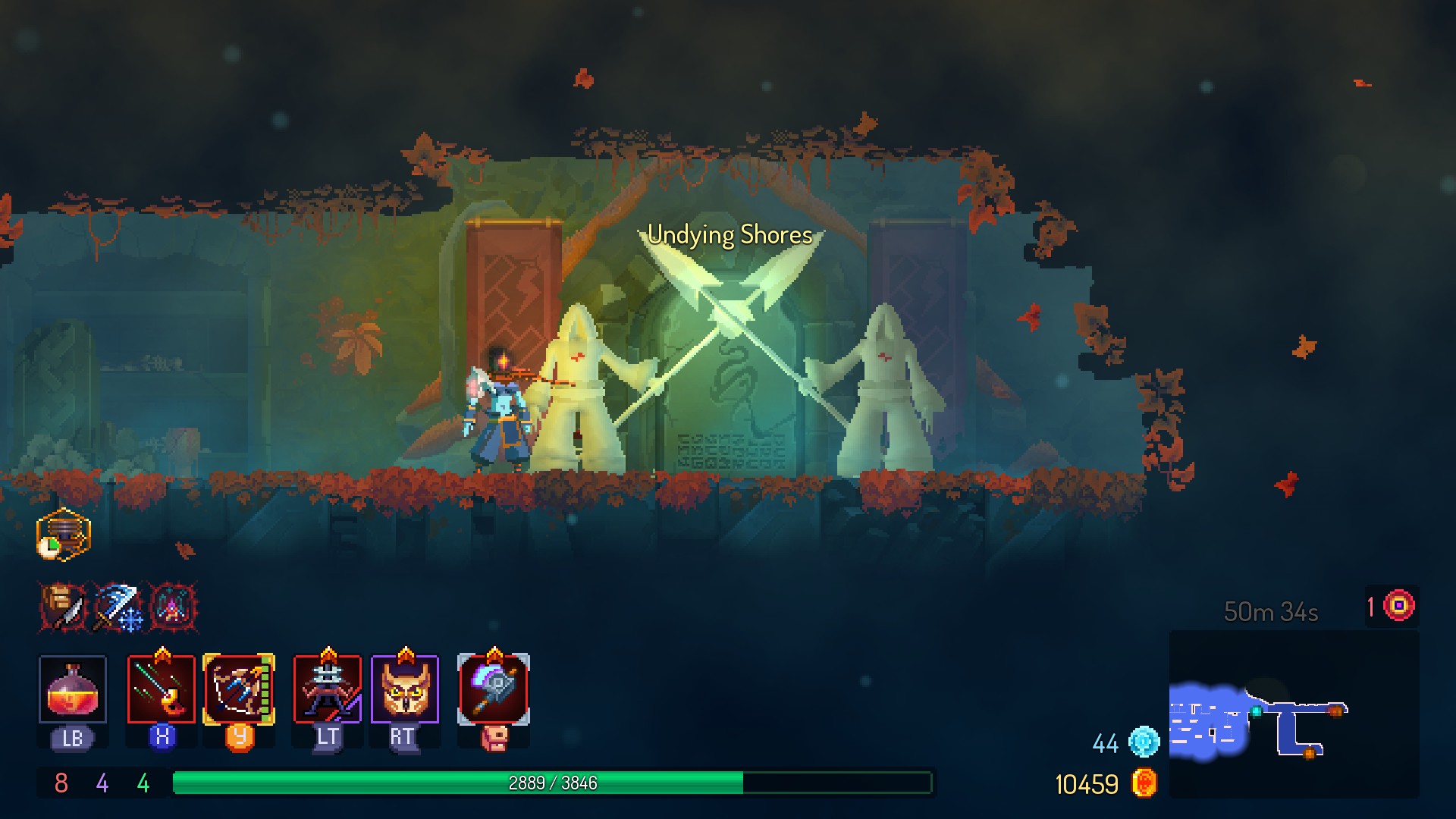The width and height of the screenshot is (1456, 819).
Task: Activate the owl skill slot
Action: coord(405,689)
